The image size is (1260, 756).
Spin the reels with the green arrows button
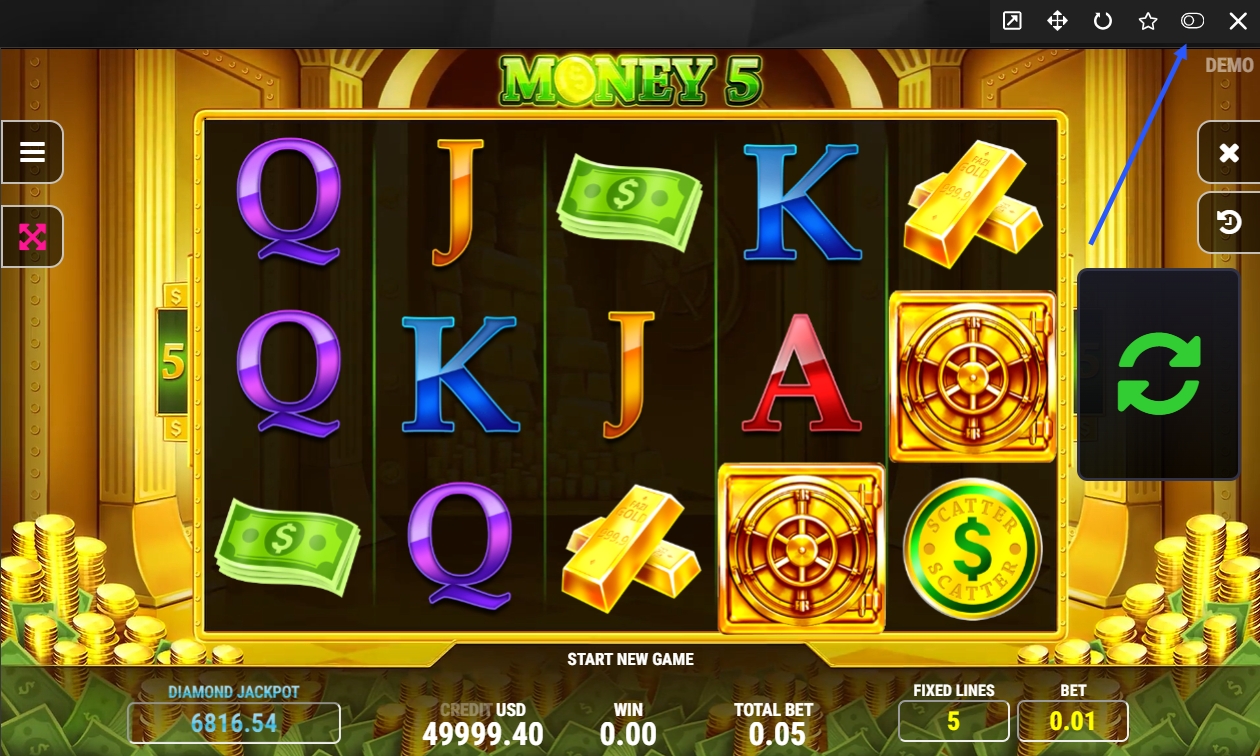(x=1158, y=374)
